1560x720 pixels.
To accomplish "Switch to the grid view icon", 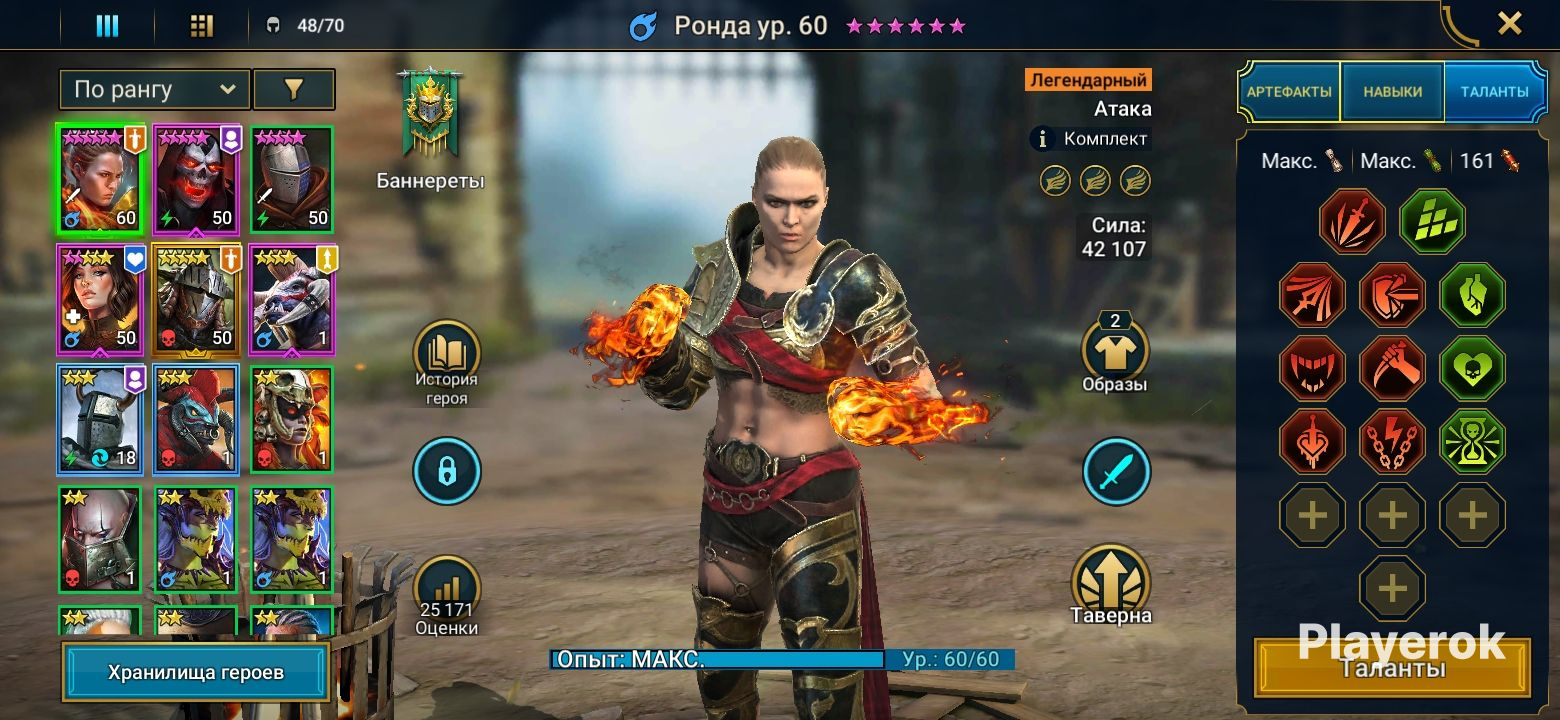I will tap(202, 26).
